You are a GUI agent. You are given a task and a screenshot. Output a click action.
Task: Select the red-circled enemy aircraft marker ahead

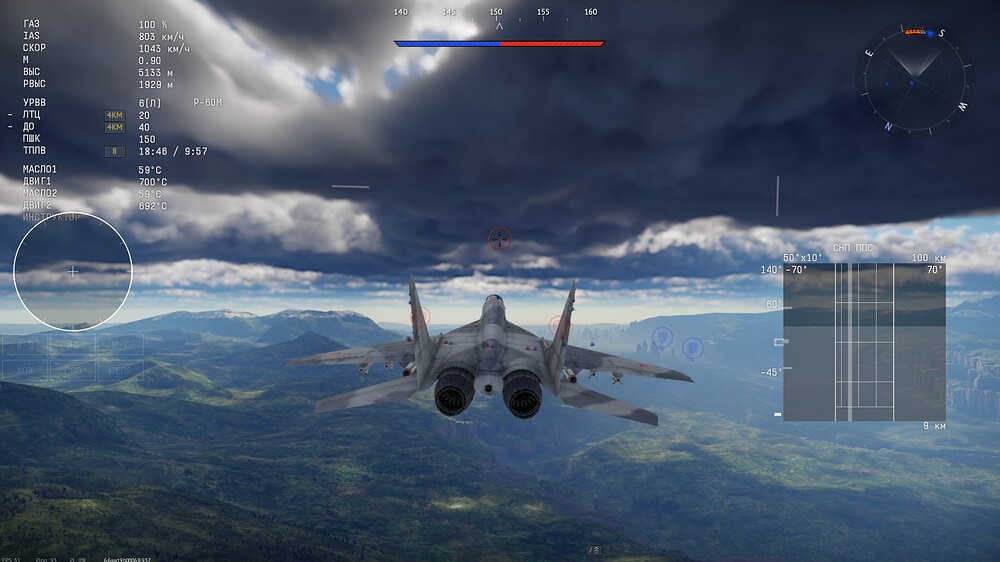[x=499, y=239]
